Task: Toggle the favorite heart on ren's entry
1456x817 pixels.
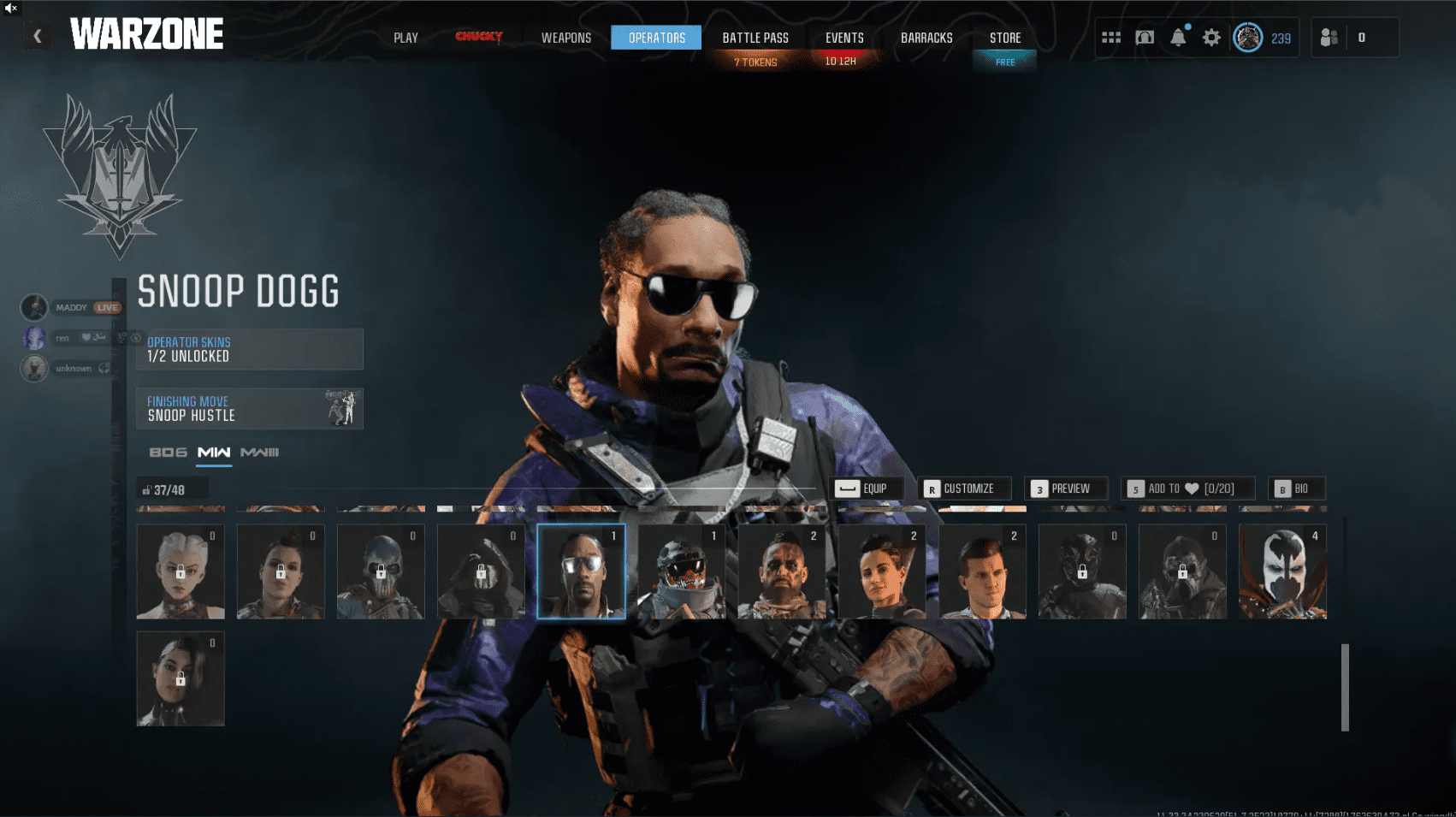Action: (85, 338)
